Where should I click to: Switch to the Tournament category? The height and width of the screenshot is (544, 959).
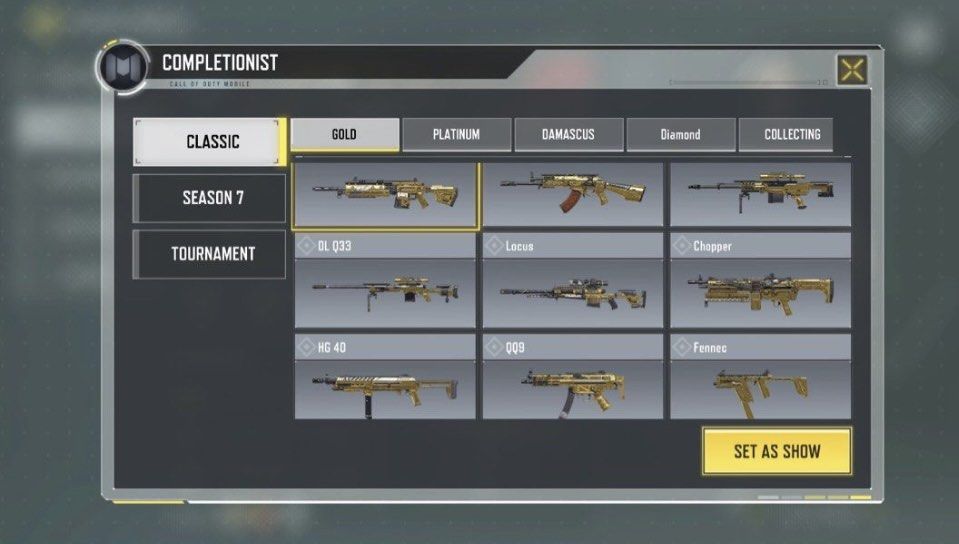click(x=210, y=254)
